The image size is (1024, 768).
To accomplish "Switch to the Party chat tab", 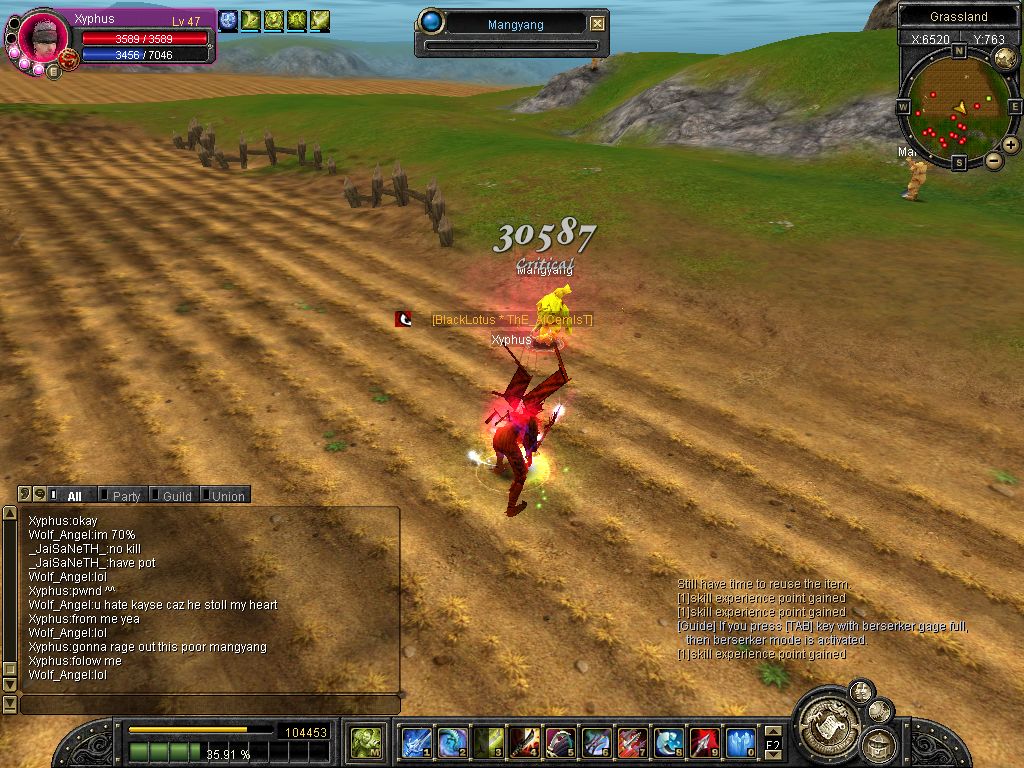I will click(126, 496).
